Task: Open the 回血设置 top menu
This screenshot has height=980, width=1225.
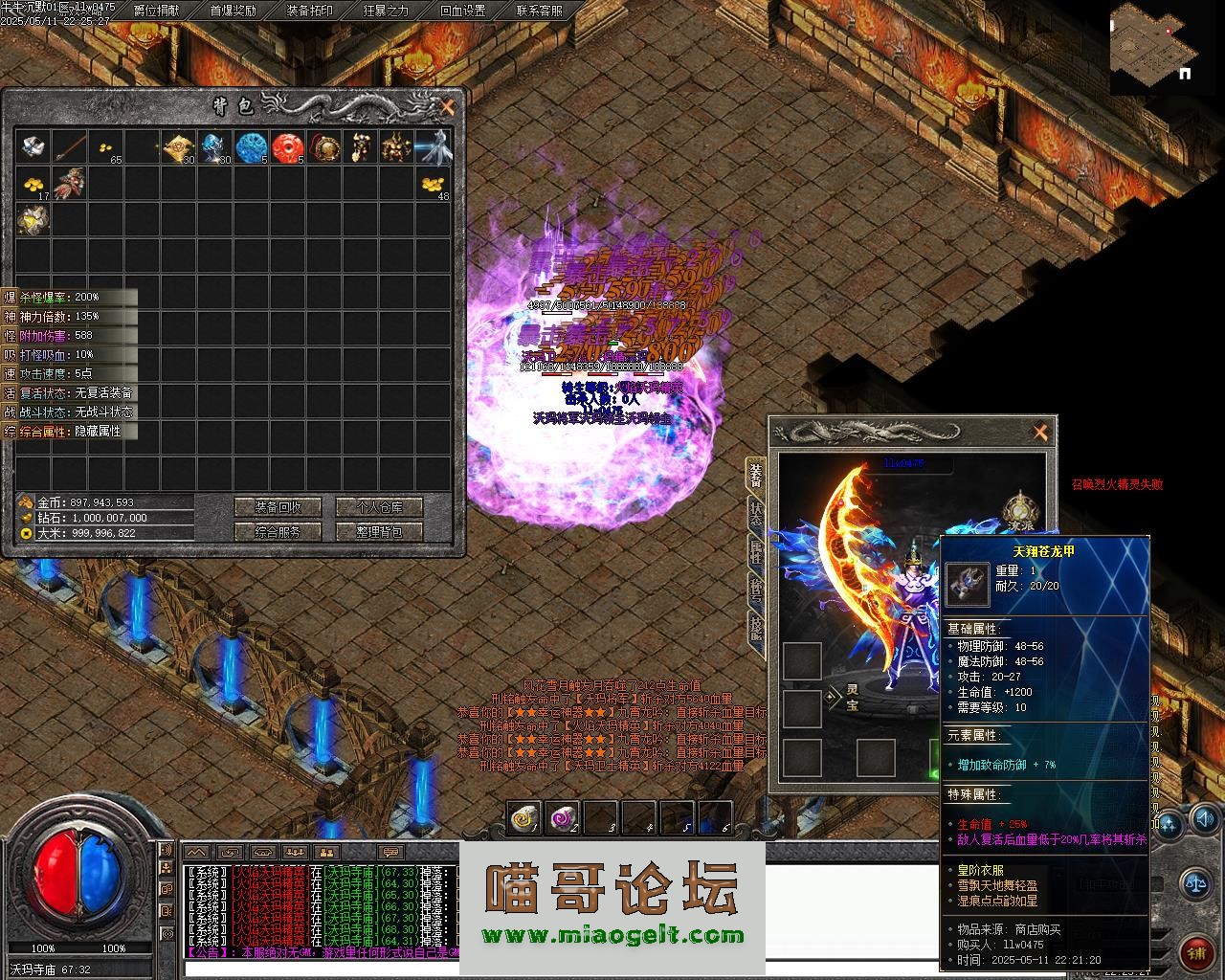Action: 463,11
